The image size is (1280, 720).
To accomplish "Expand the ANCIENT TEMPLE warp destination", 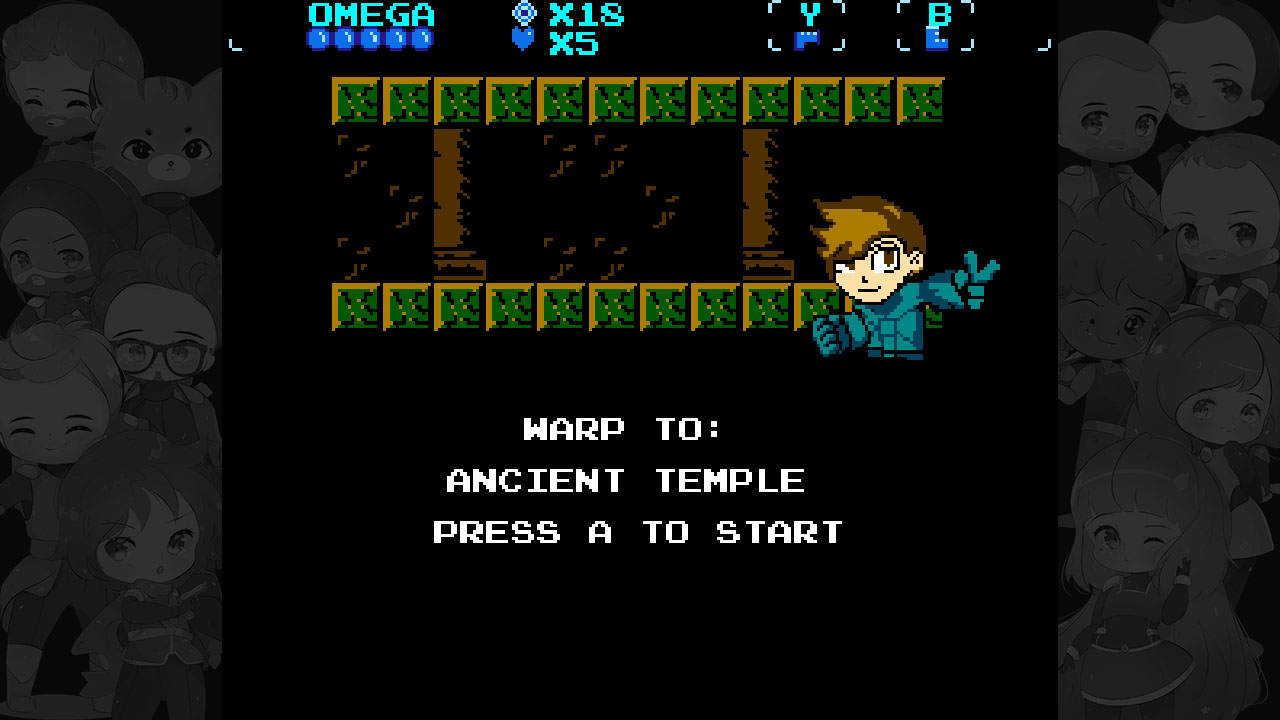I will pyautogui.click(x=625, y=480).
